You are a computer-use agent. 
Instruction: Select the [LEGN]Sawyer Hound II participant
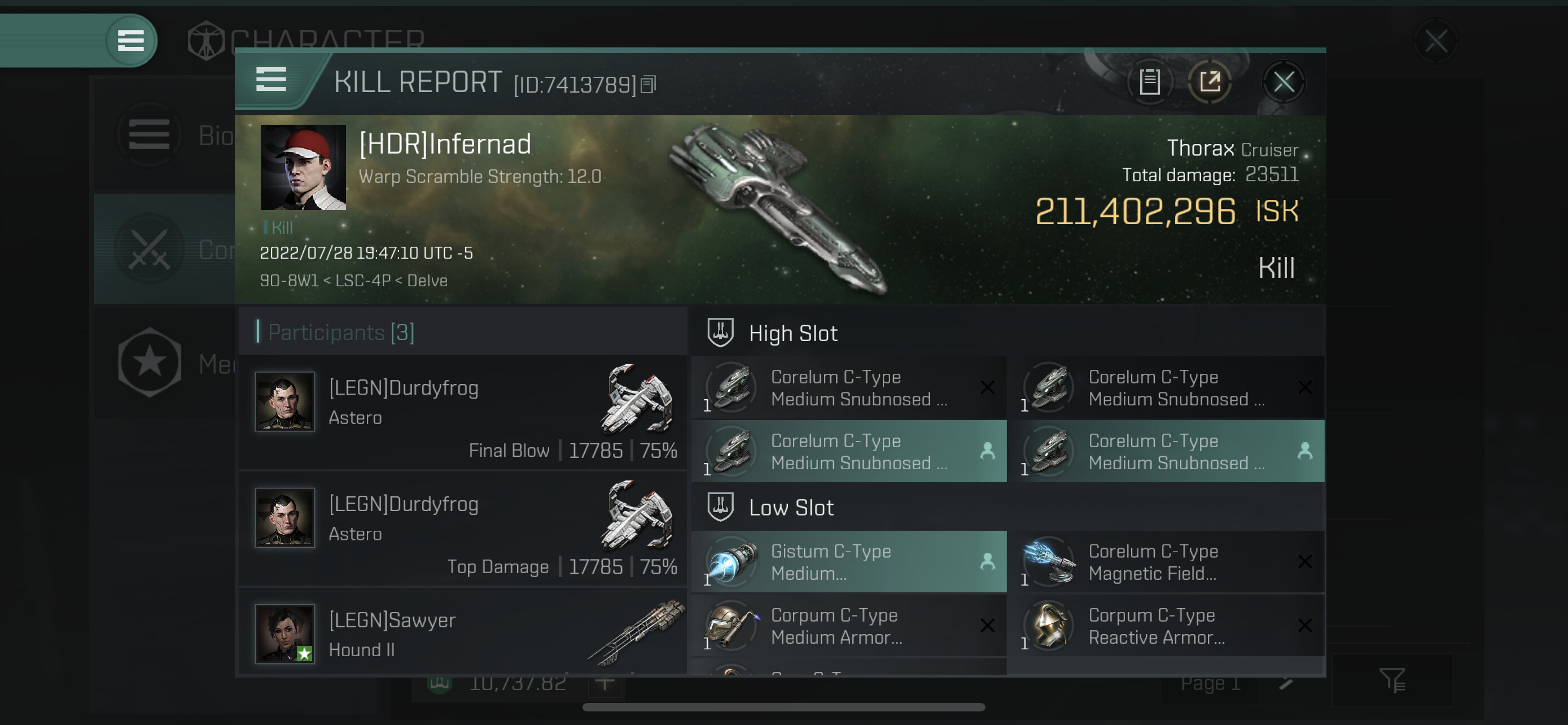click(464, 634)
